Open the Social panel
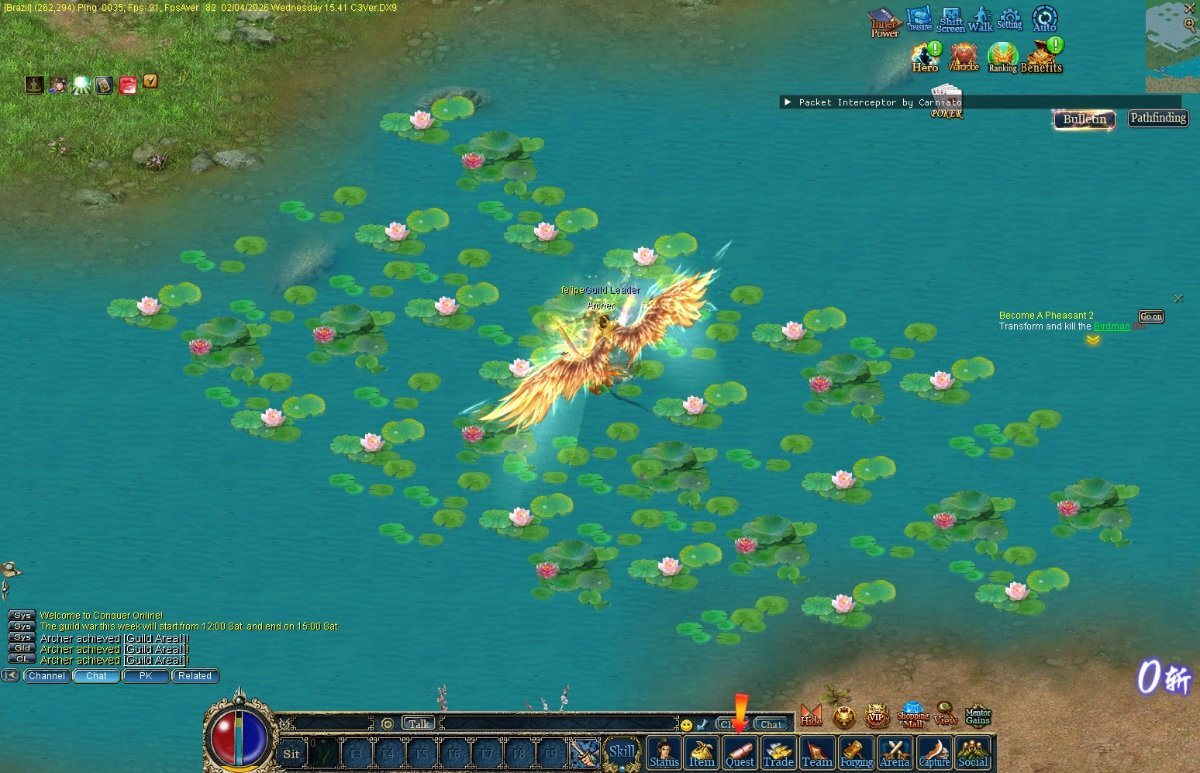1200x773 pixels. [x=973, y=752]
